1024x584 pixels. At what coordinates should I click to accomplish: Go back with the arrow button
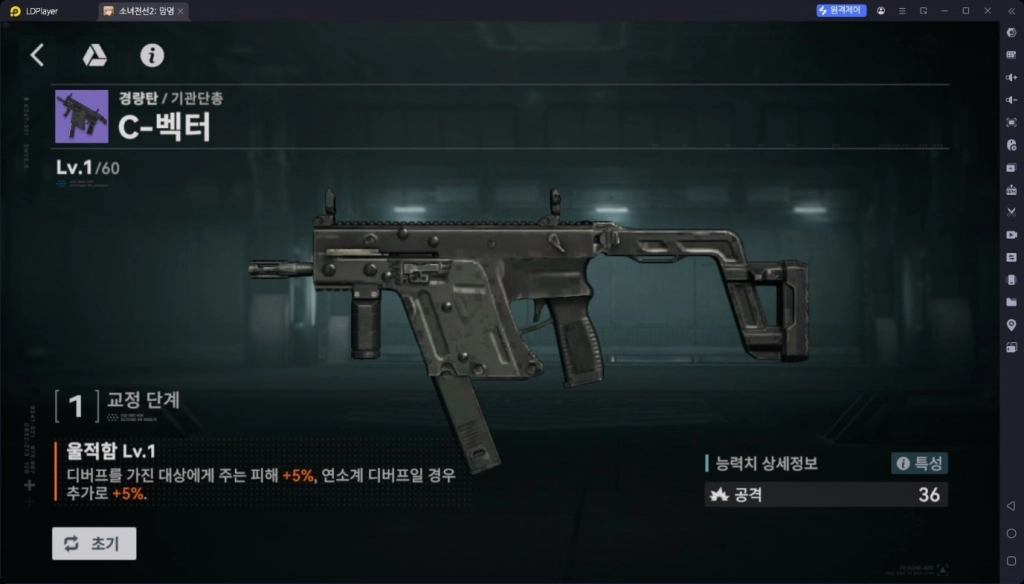click(x=37, y=55)
